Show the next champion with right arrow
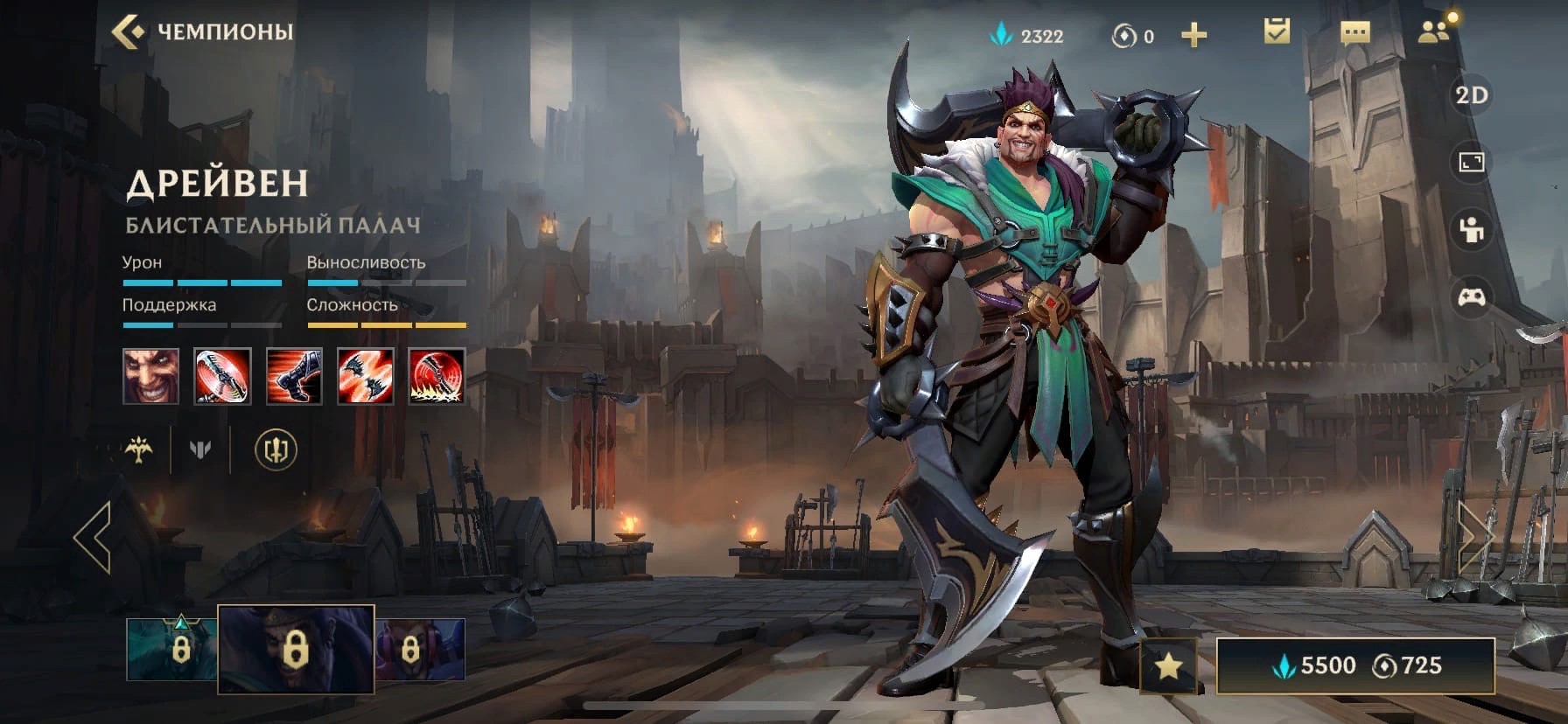The height and width of the screenshot is (724, 1568). [x=1474, y=537]
